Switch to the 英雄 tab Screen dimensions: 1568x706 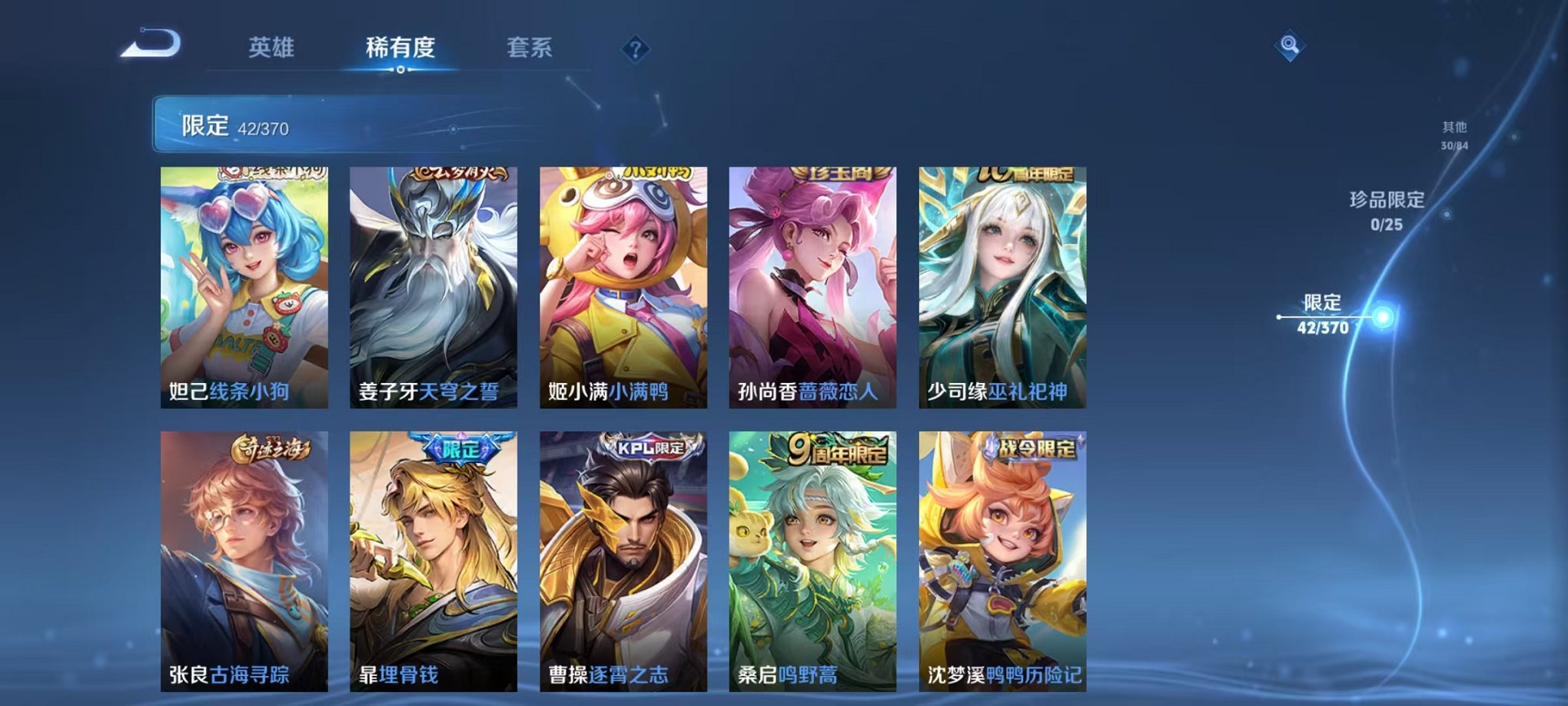[x=271, y=46]
